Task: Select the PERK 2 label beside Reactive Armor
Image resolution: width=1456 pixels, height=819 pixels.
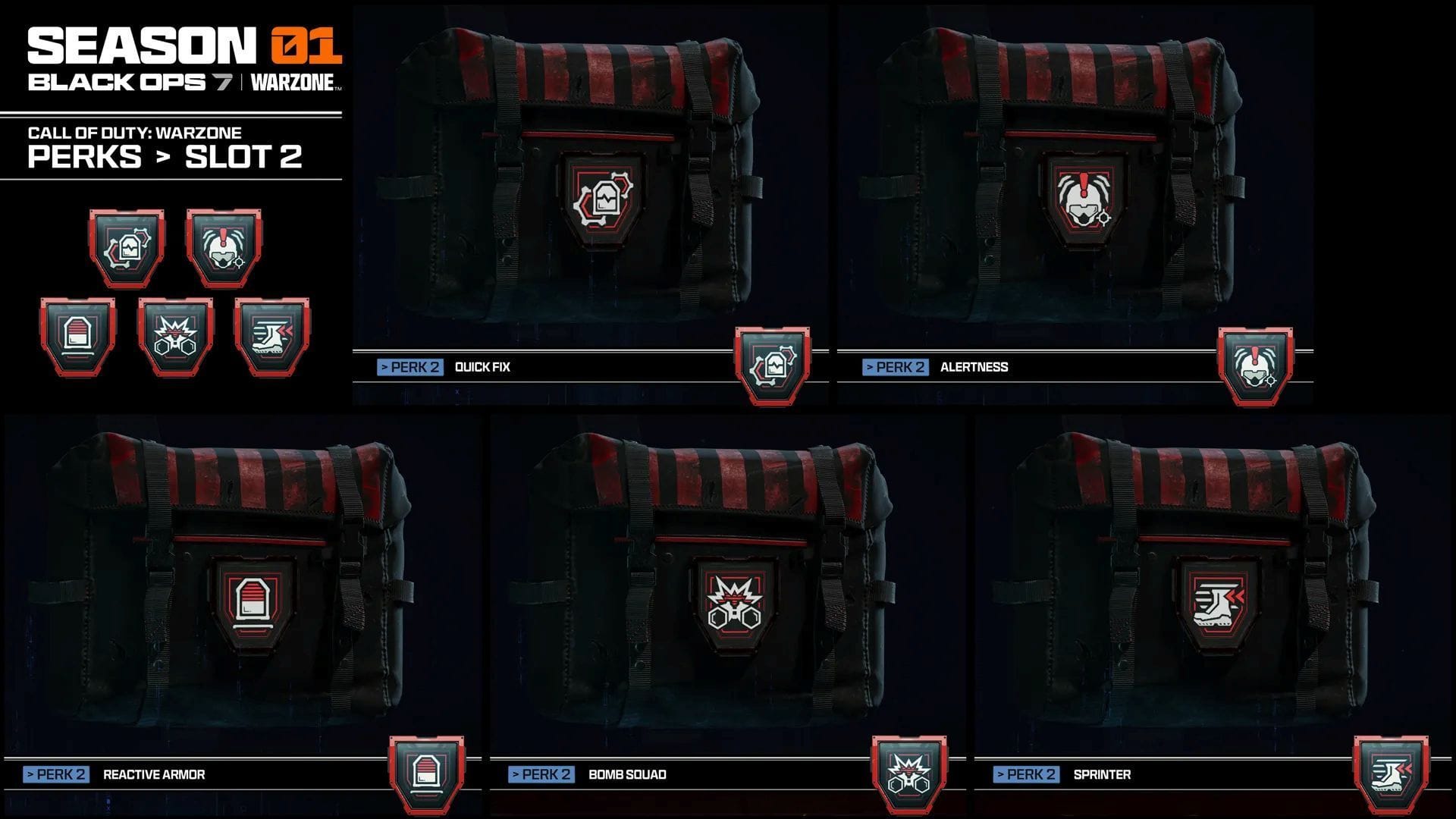Action: pos(55,775)
